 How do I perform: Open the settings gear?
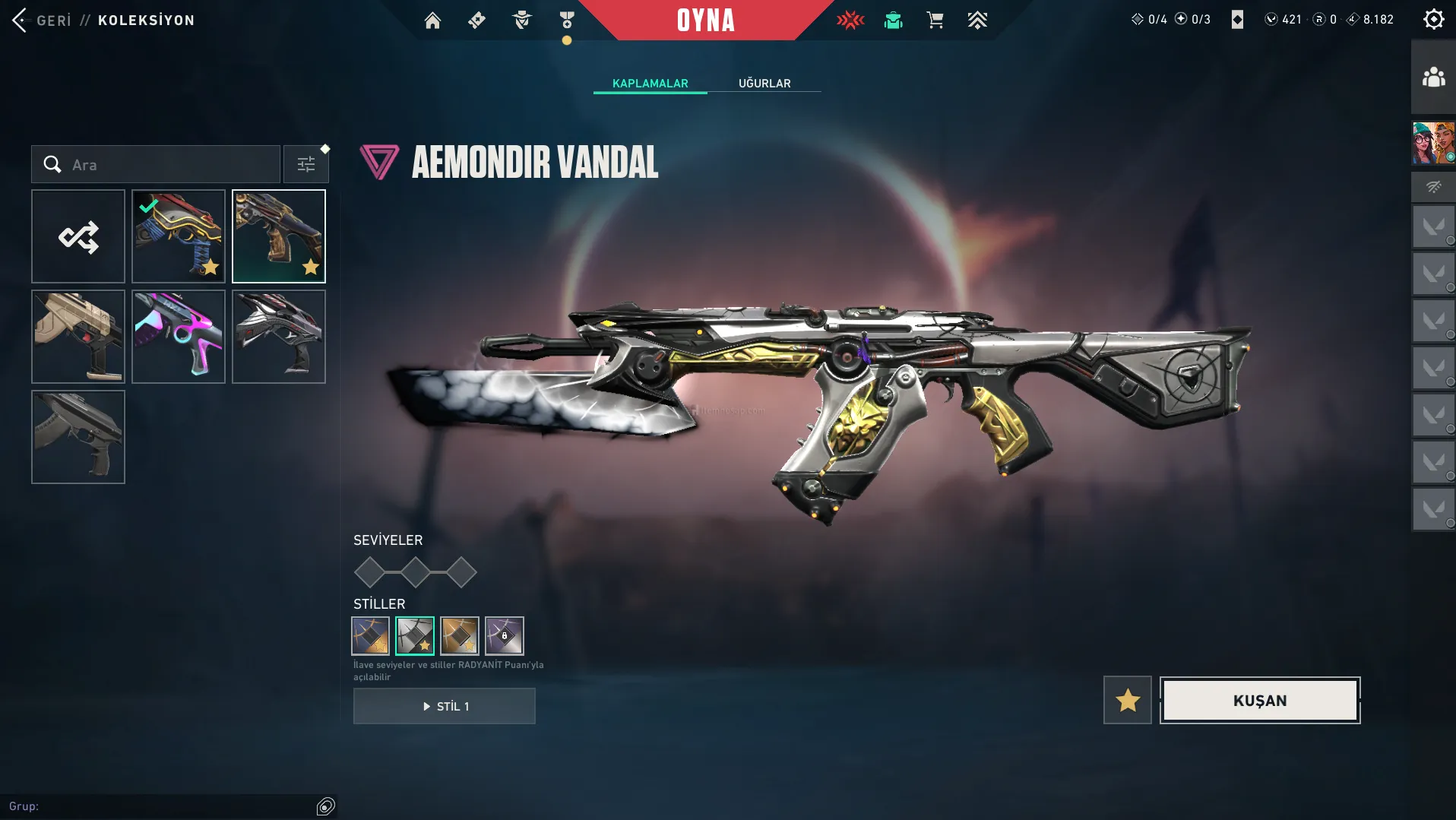pos(1433,20)
